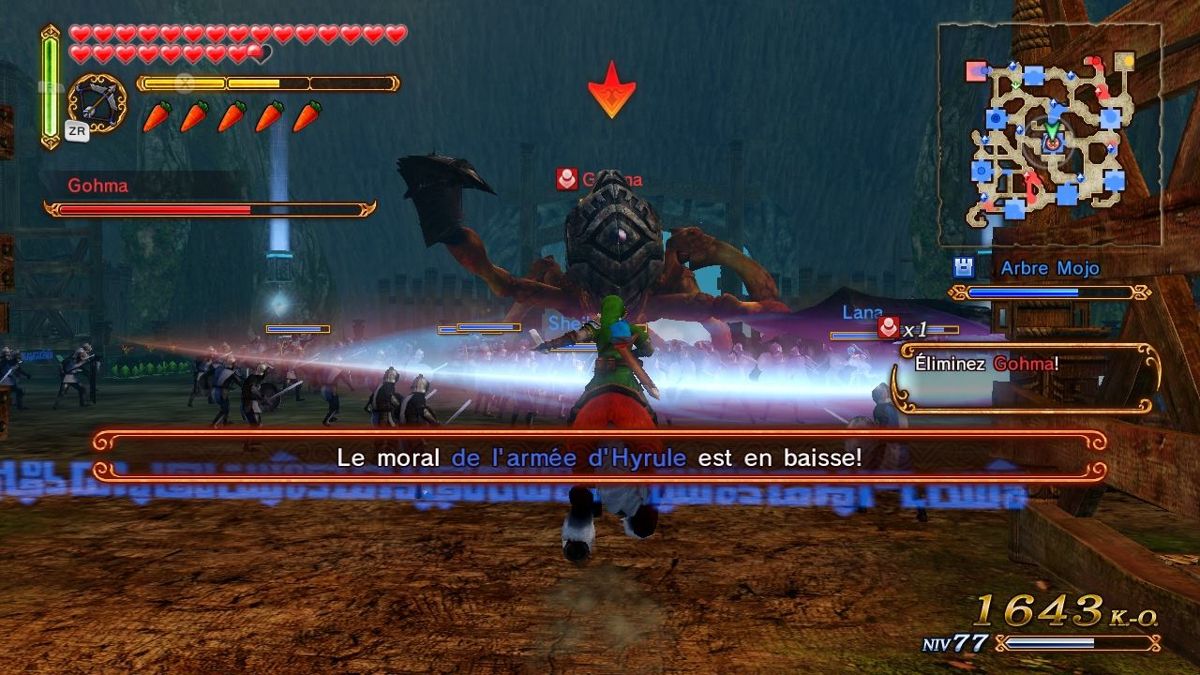
Task: Click the orange target arrow above Gohma
Action: pyautogui.click(x=612, y=89)
